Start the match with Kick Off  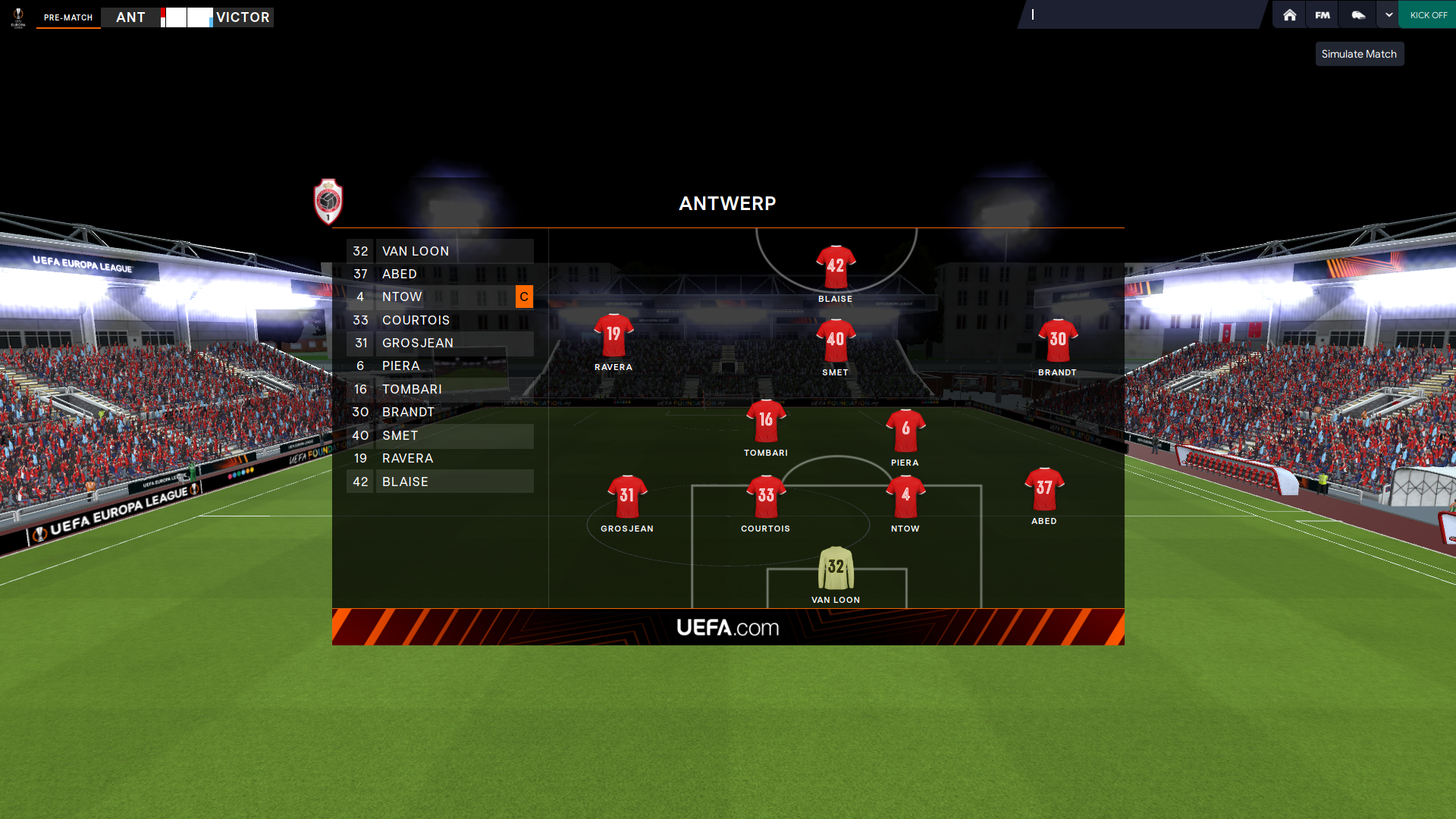(1428, 15)
